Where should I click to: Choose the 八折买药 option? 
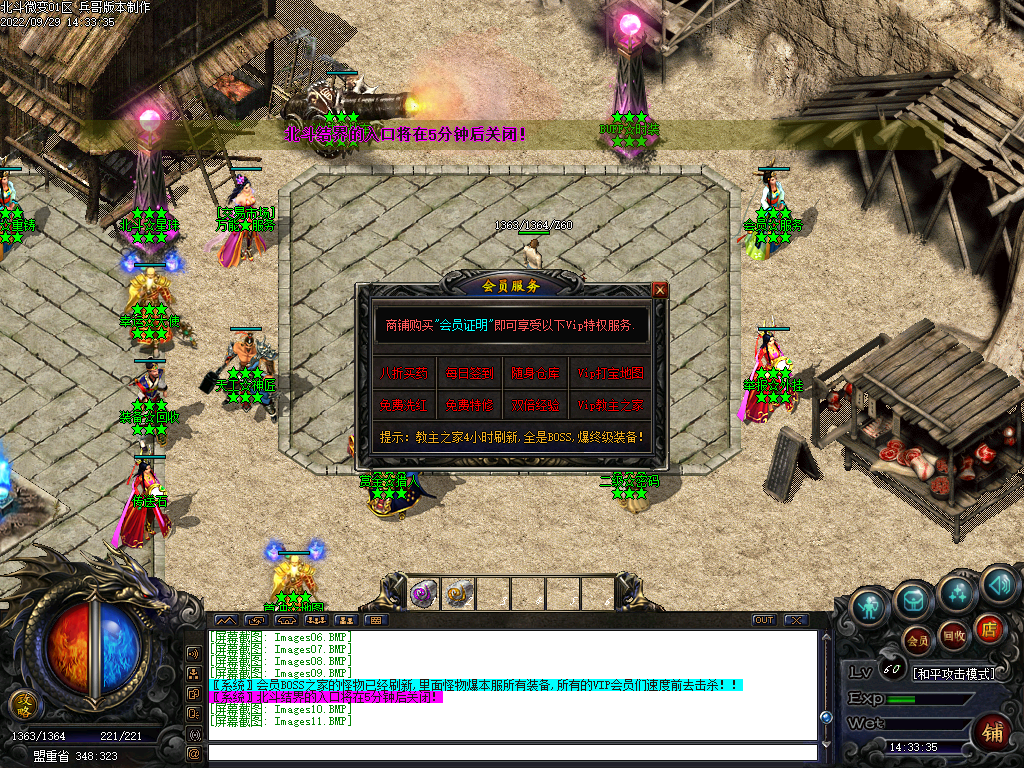tap(404, 374)
